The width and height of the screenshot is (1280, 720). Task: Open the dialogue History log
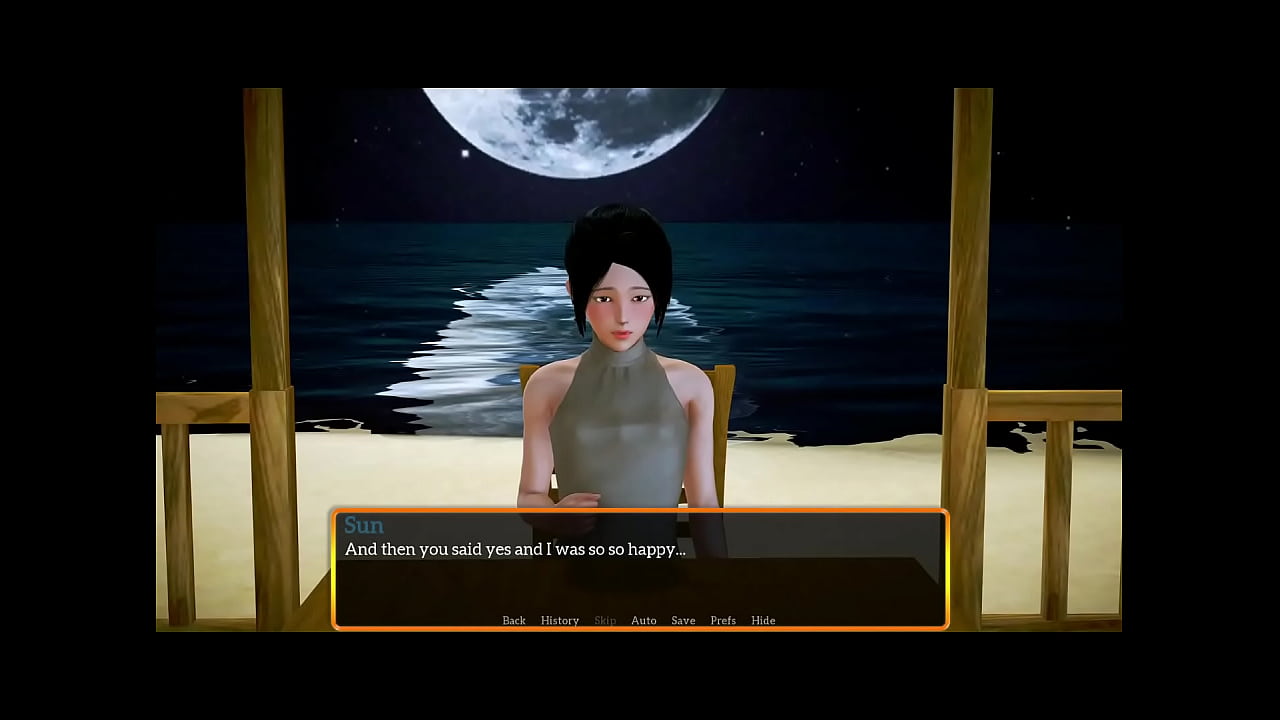pyautogui.click(x=560, y=620)
